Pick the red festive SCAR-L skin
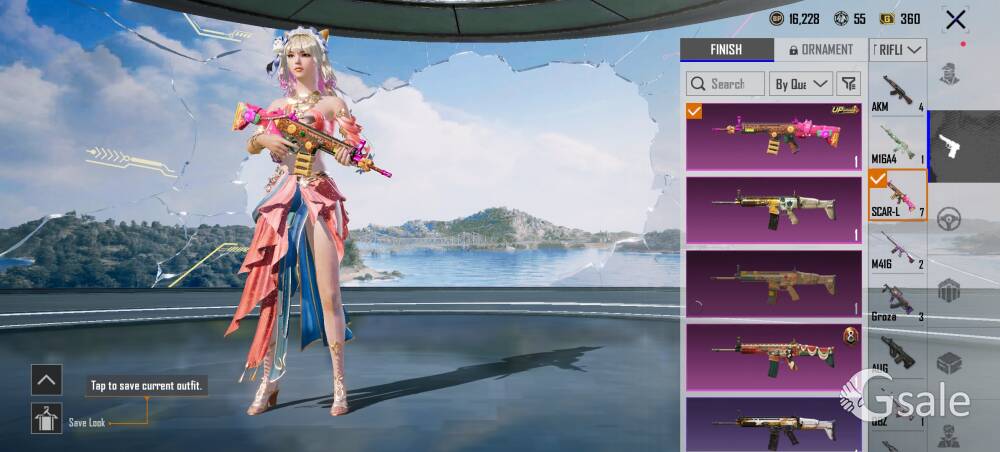The image size is (1000, 452). [x=773, y=356]
